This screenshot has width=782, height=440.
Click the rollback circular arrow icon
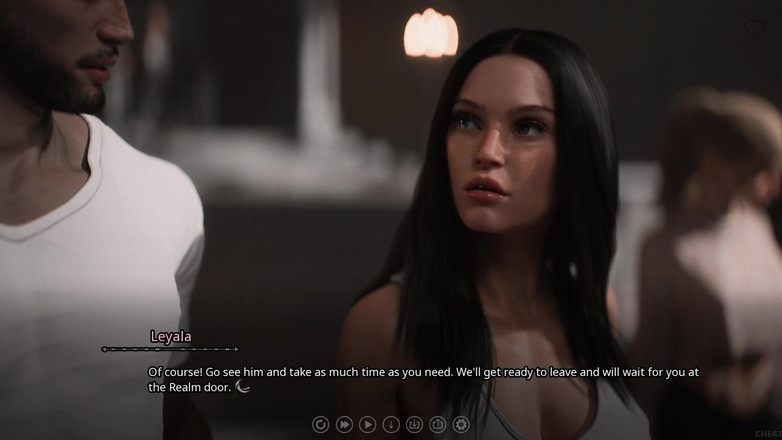point(320,424)
